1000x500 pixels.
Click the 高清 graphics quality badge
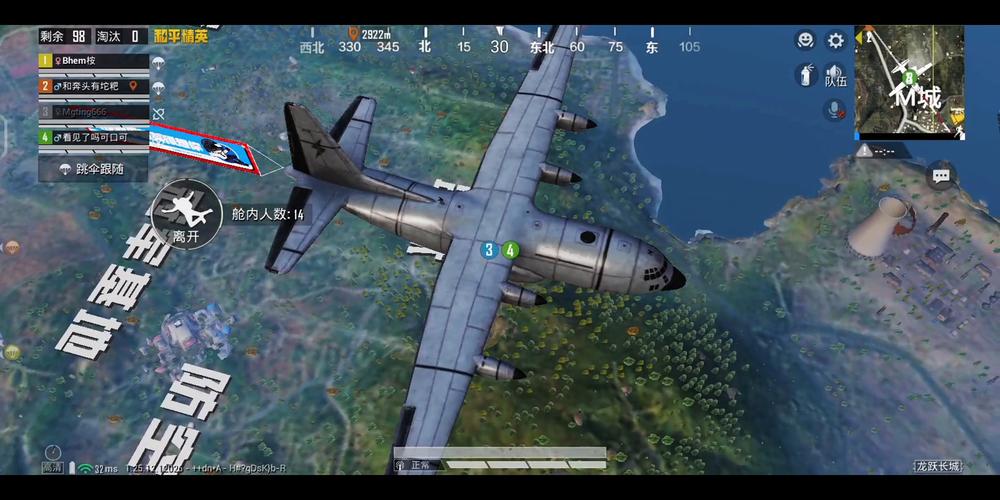point(51,467)
